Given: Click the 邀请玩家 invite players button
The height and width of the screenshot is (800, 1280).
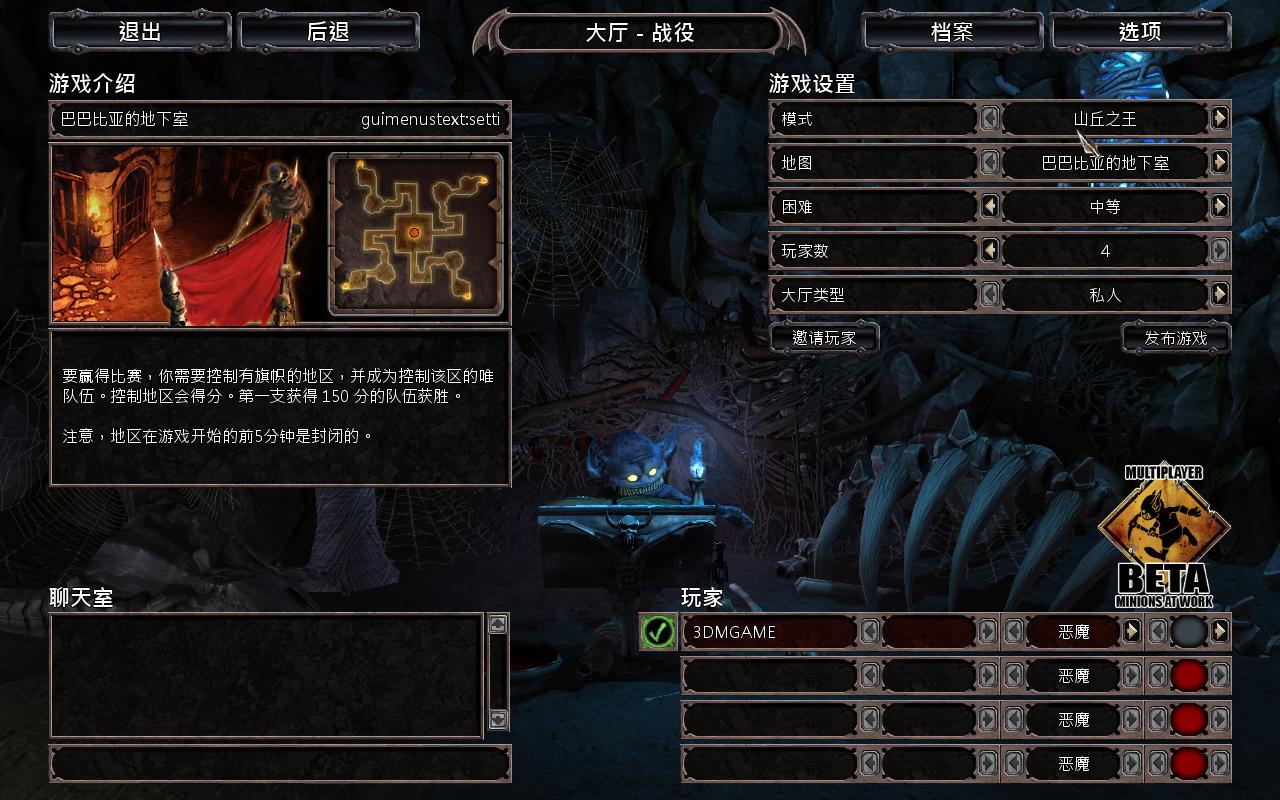Looking at the screenshot, I should pyautogui.click(x=824, y=338).
